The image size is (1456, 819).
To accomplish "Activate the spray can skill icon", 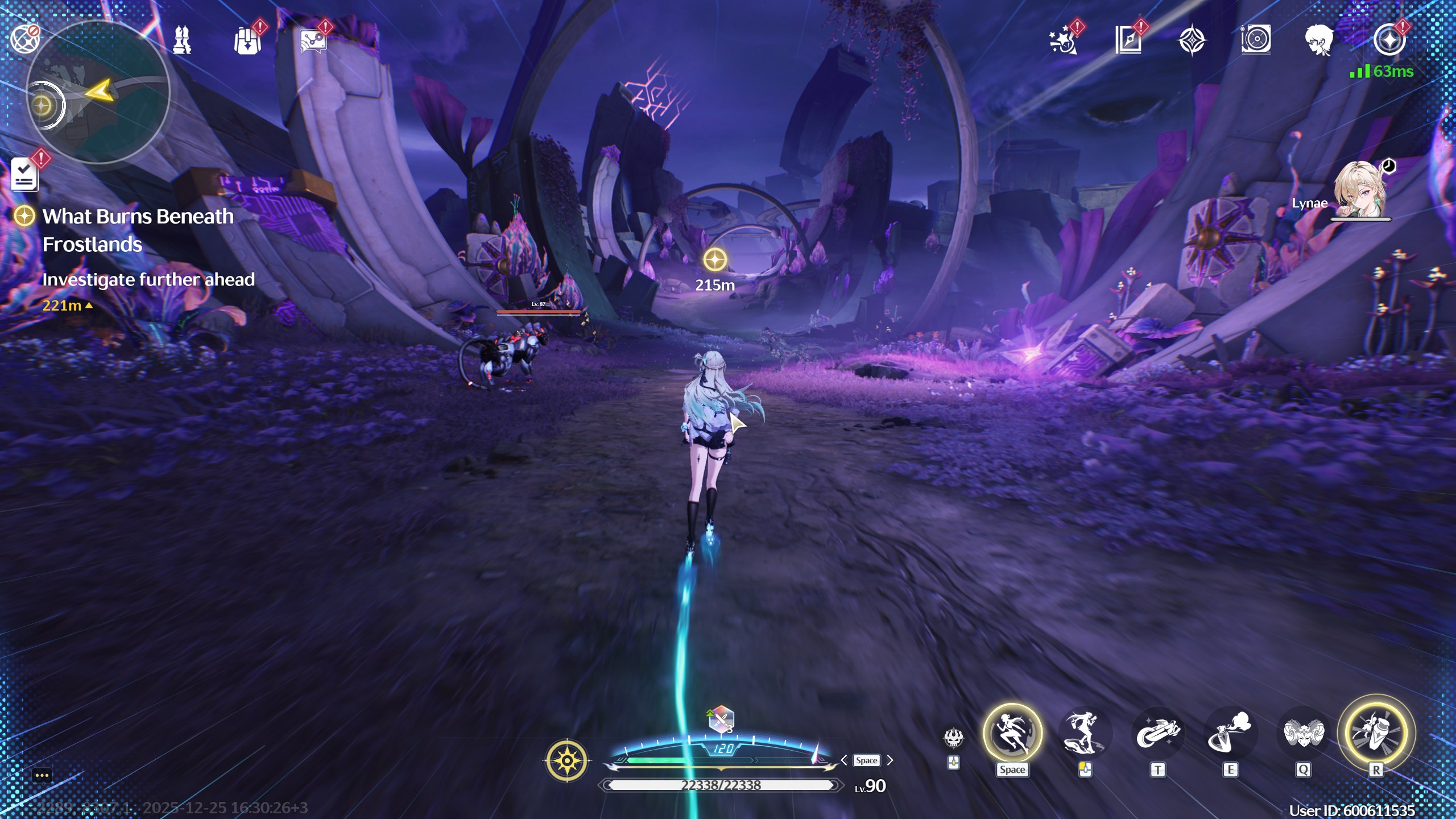I will coord(1230,733).
